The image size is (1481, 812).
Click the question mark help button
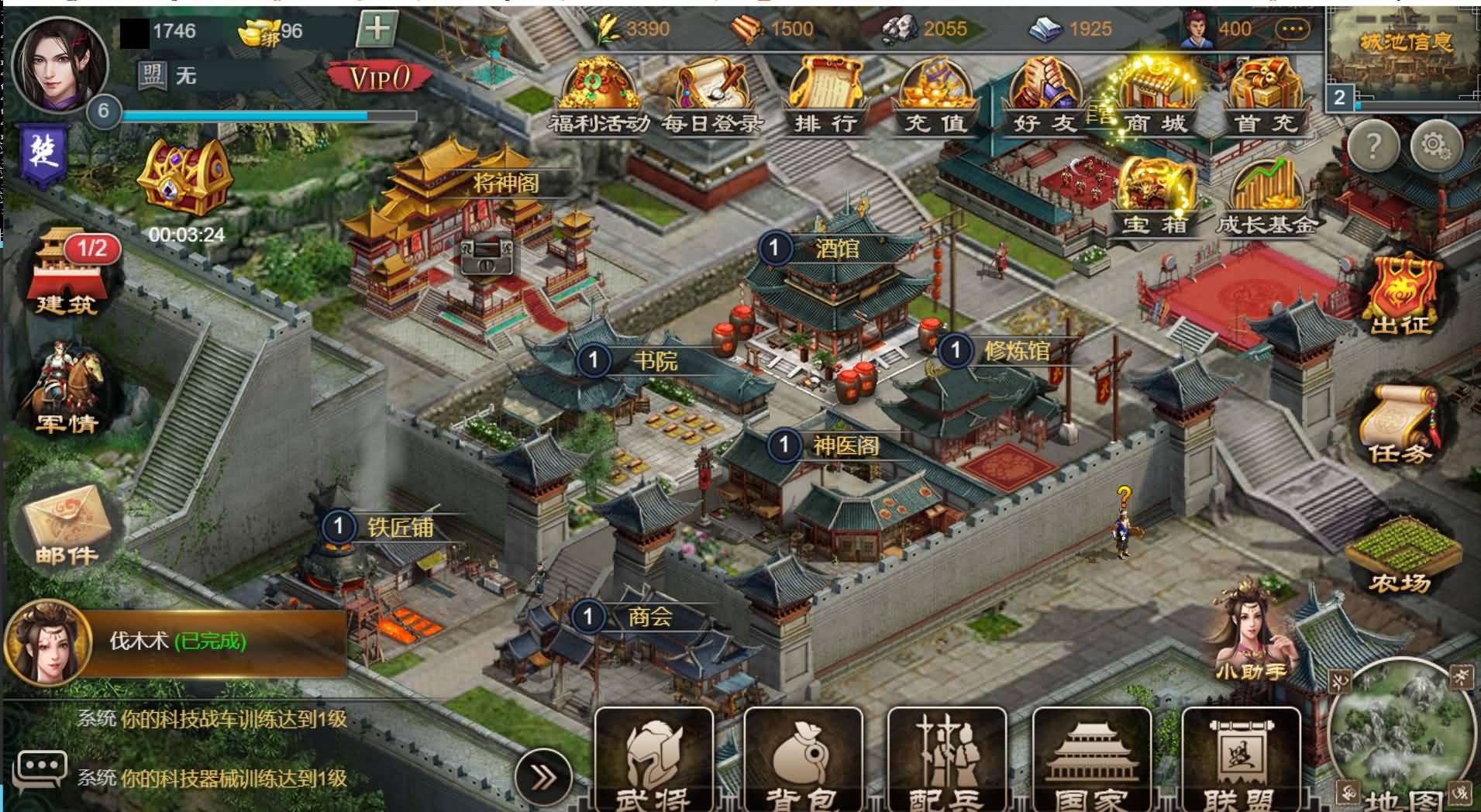[x=1373, y=145]
